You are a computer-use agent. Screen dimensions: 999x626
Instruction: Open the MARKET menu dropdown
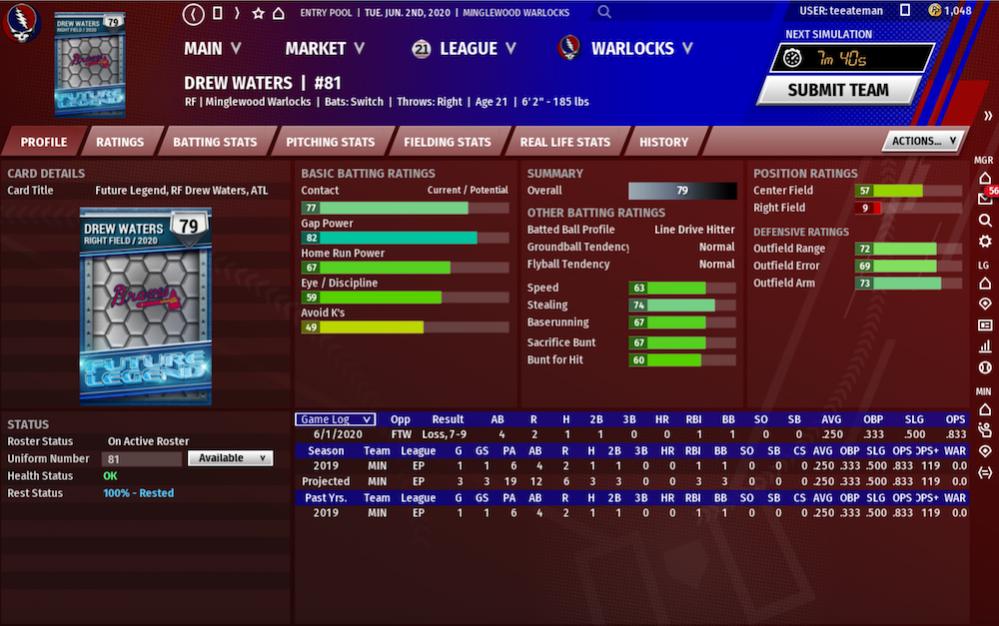(324, 48)
